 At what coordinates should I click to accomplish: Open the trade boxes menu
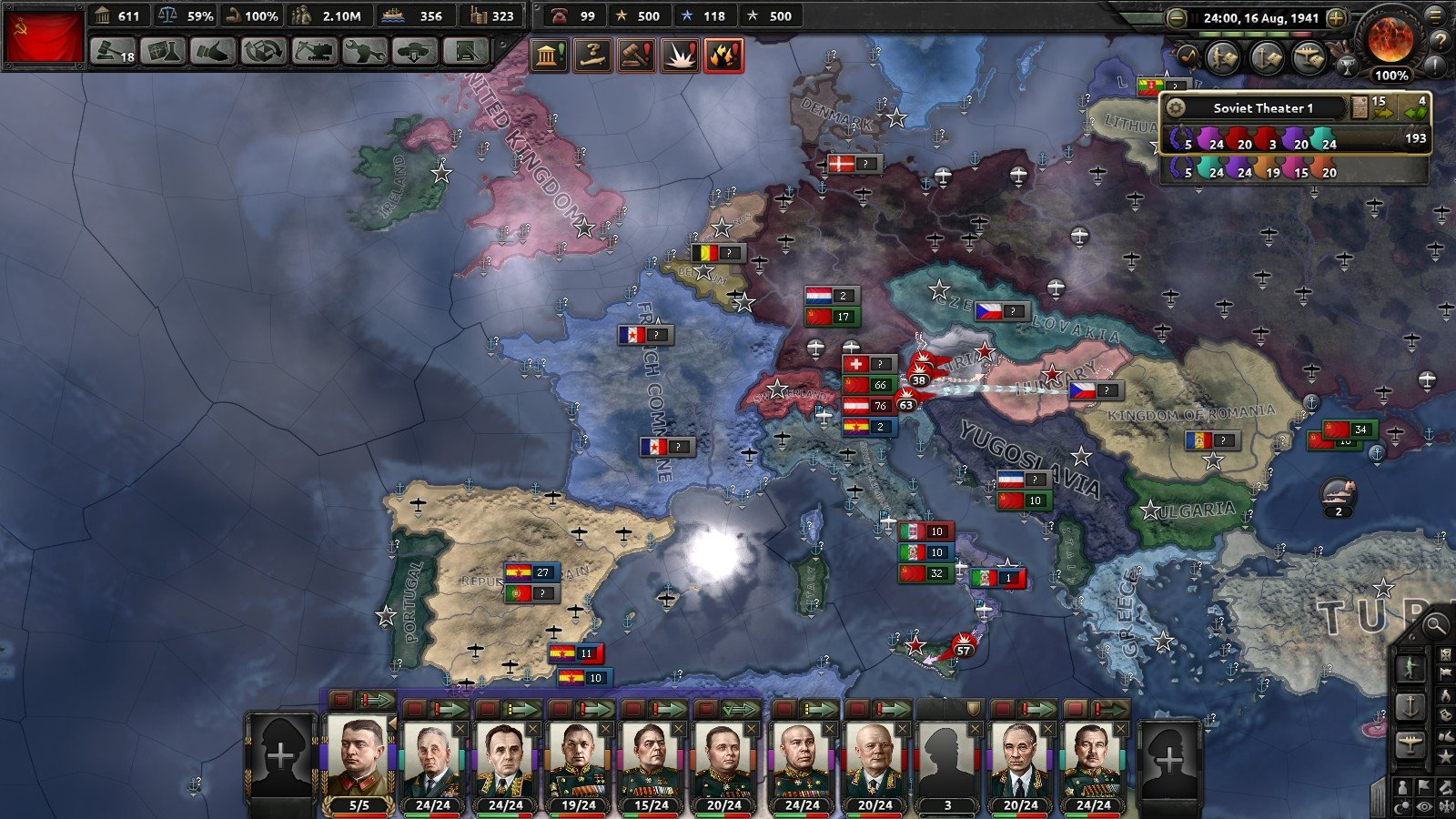(263, 51)
